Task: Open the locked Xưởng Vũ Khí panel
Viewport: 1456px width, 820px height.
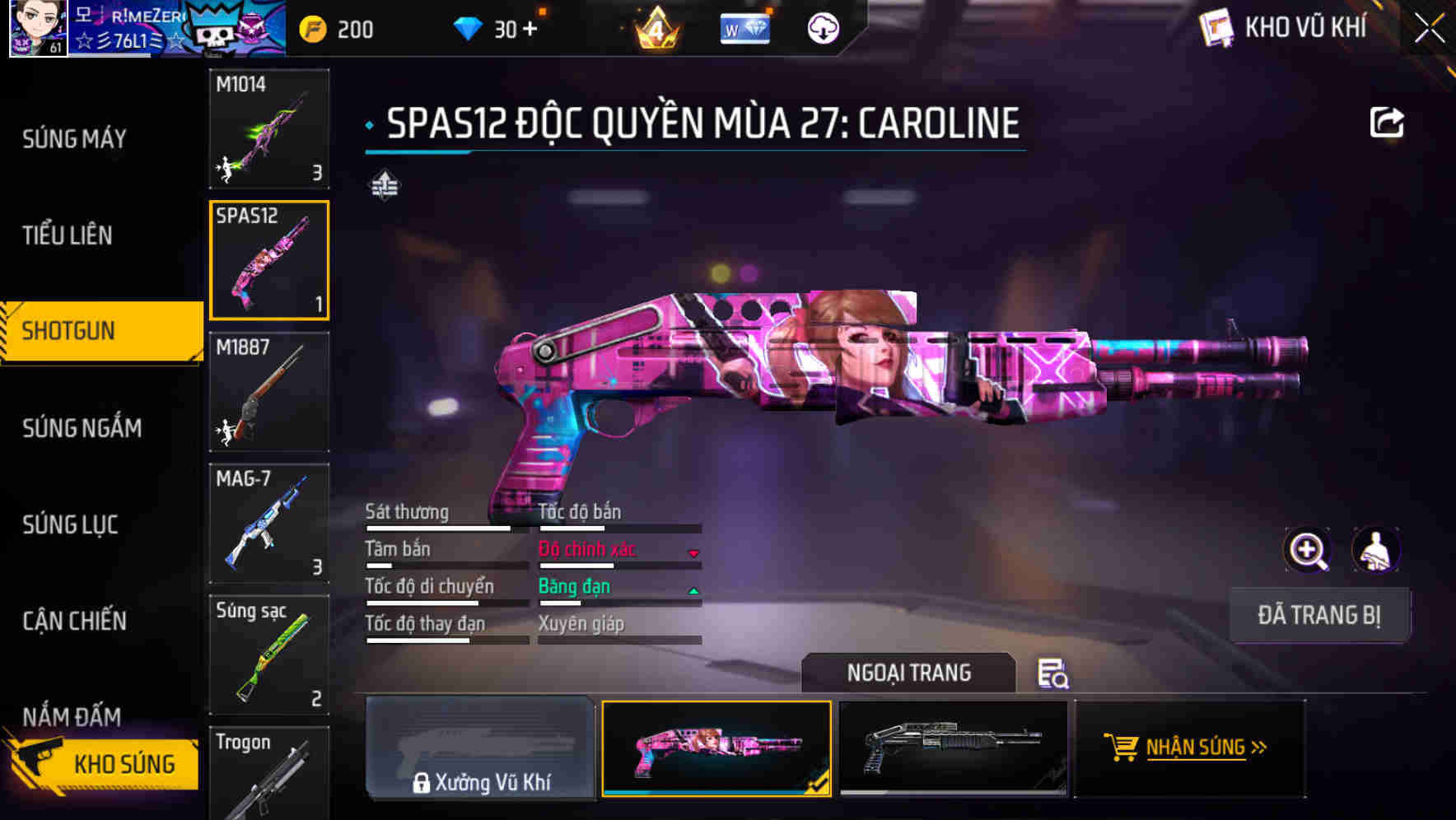Action: pyautogui.click(x=482, y=749)
